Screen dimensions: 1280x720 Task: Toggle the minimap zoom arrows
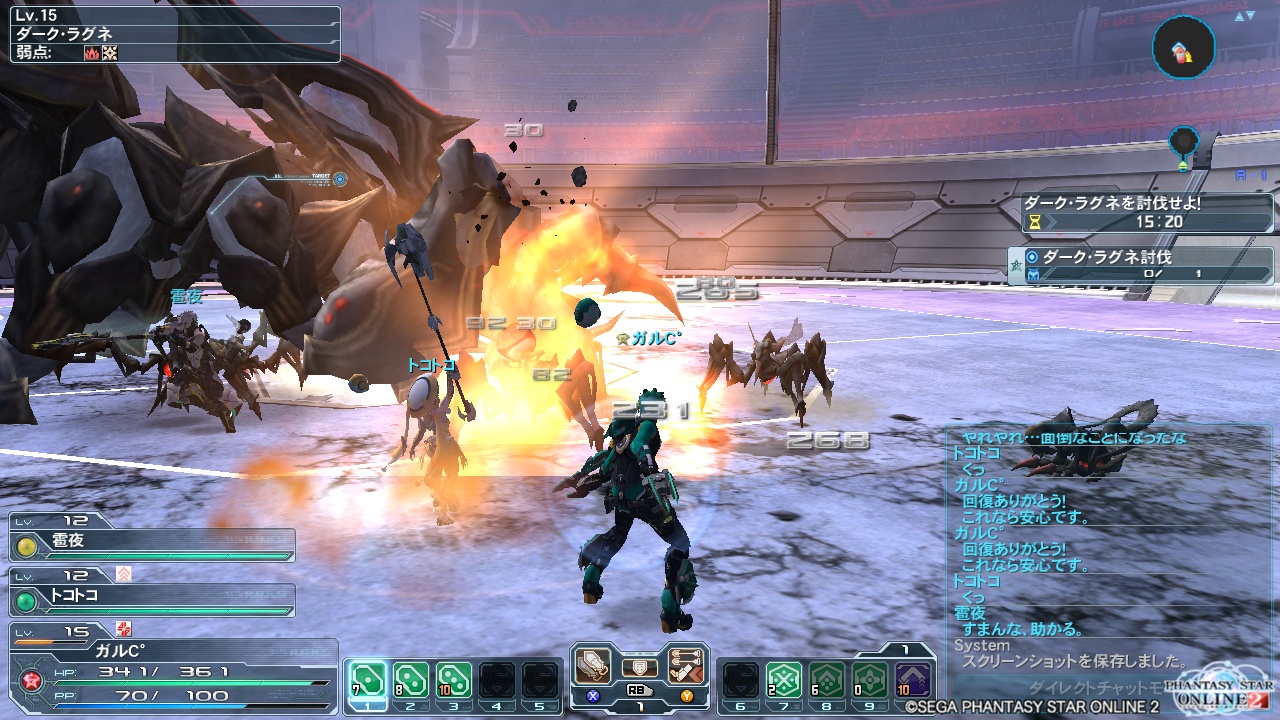click(x=1245, y=16)
